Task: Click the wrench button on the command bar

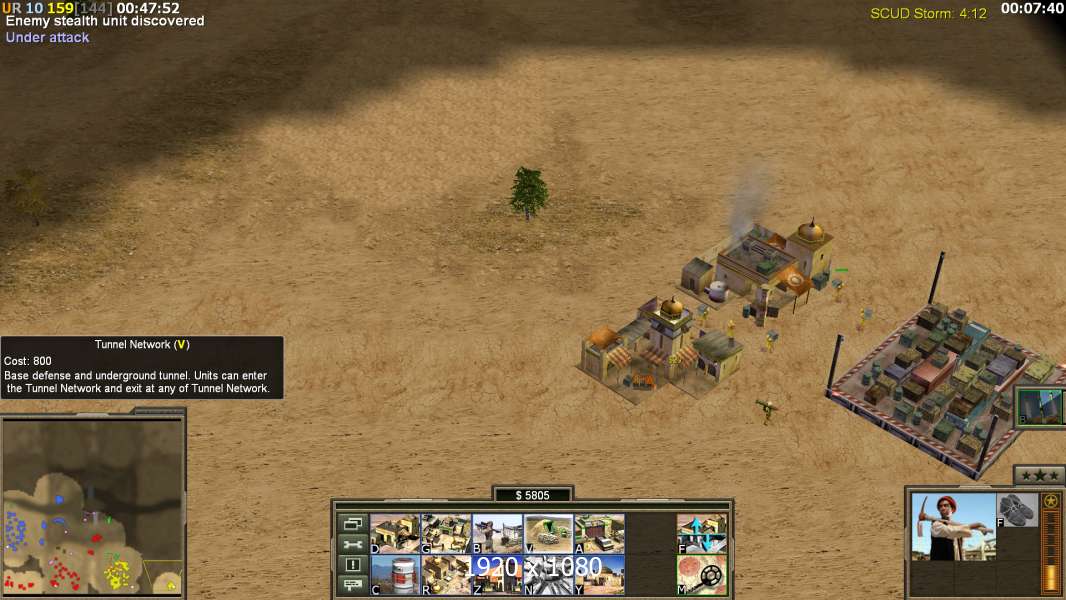Action: [352, 544]
